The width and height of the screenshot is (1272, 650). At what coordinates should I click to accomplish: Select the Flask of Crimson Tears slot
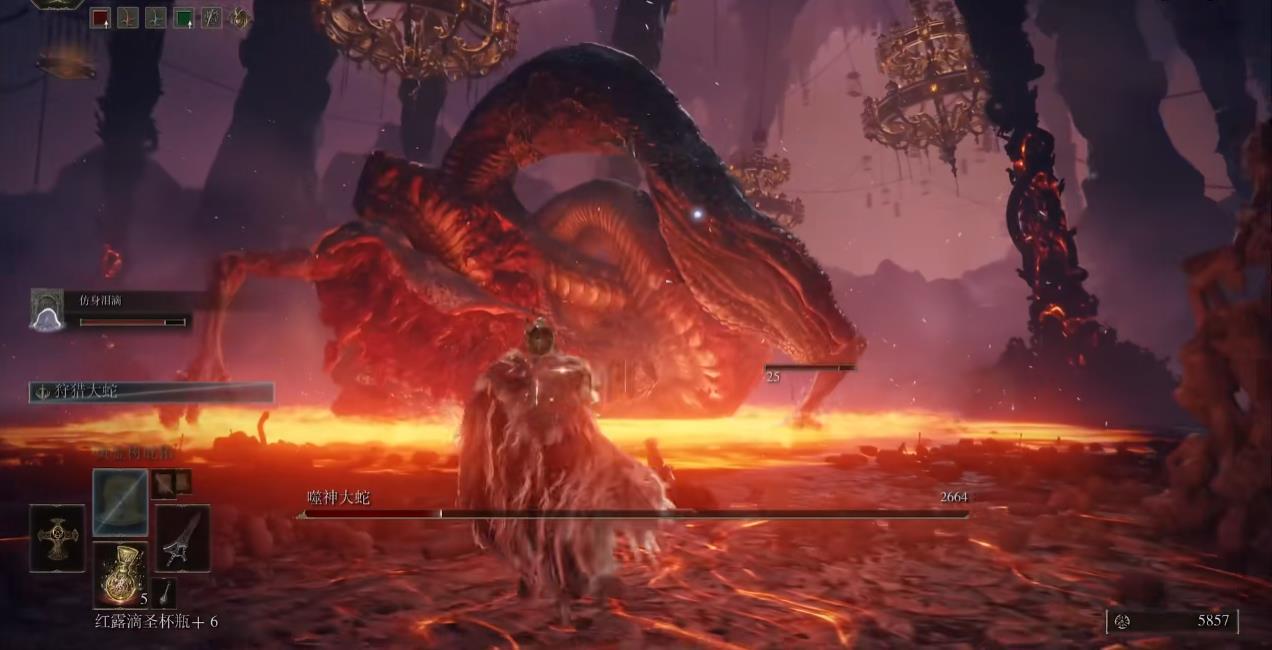tap(120, 573)
